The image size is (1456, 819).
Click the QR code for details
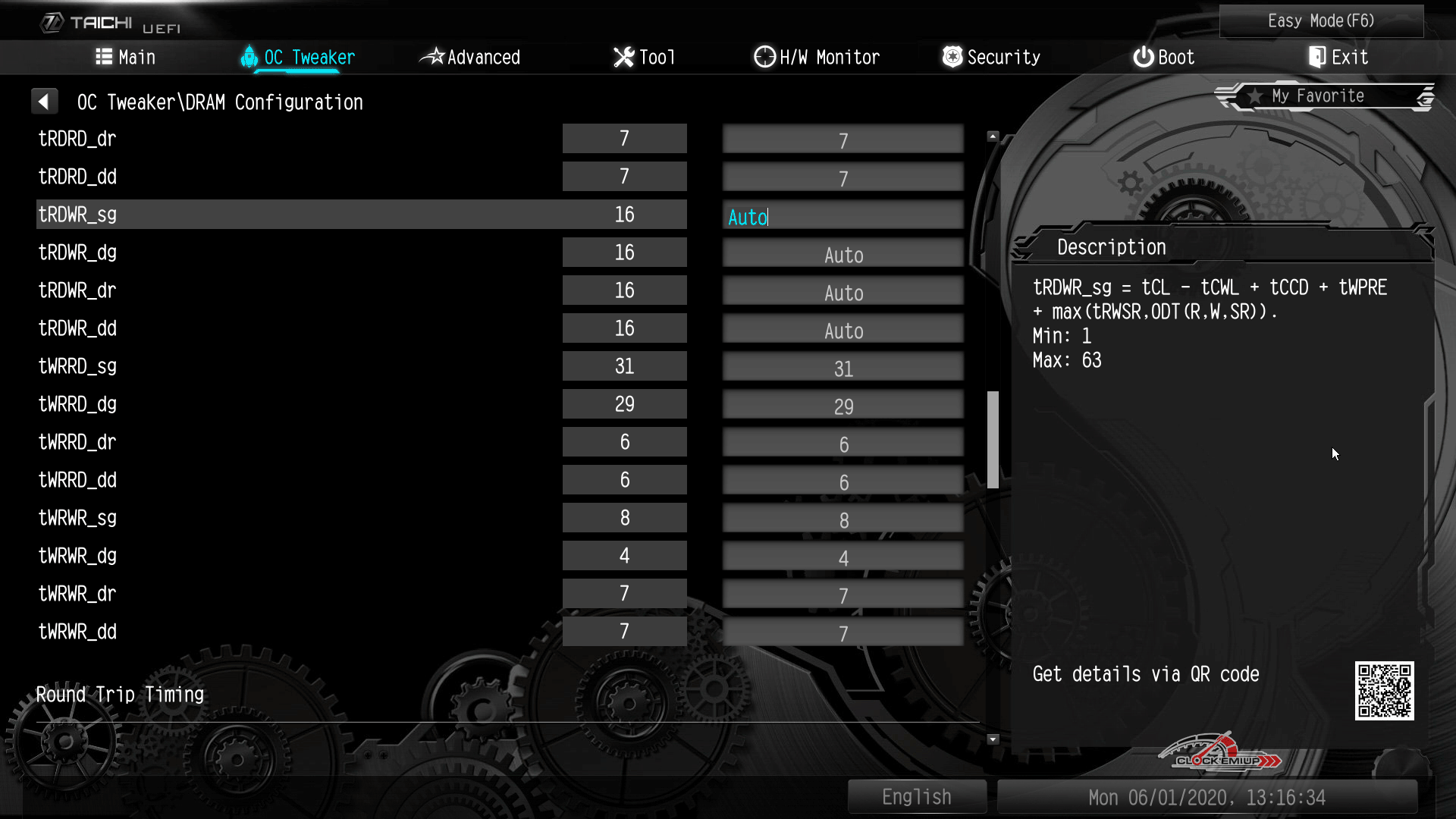tap(1384, 691)
